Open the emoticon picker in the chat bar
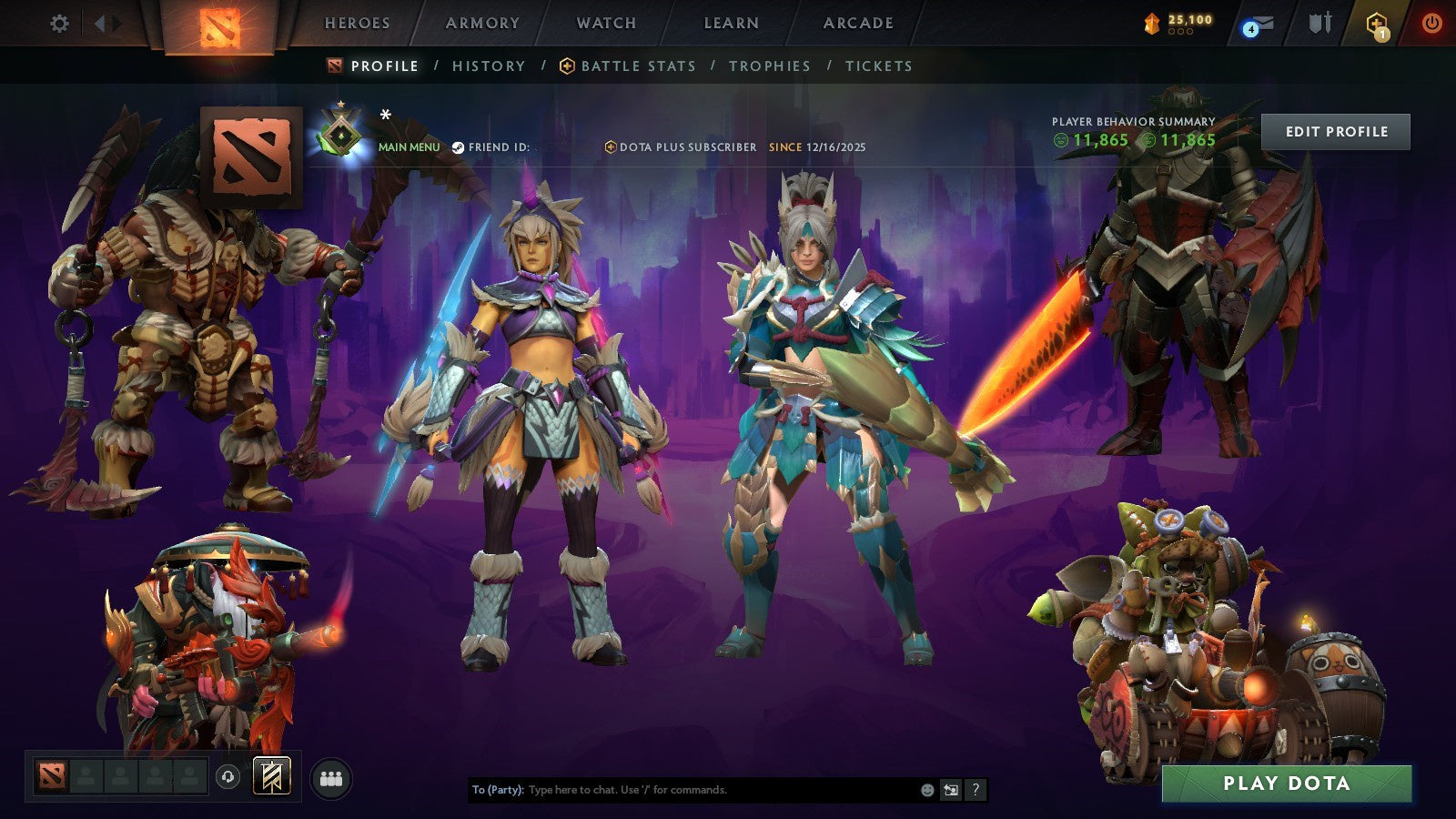1456x819 pixels. click(925, 791)
